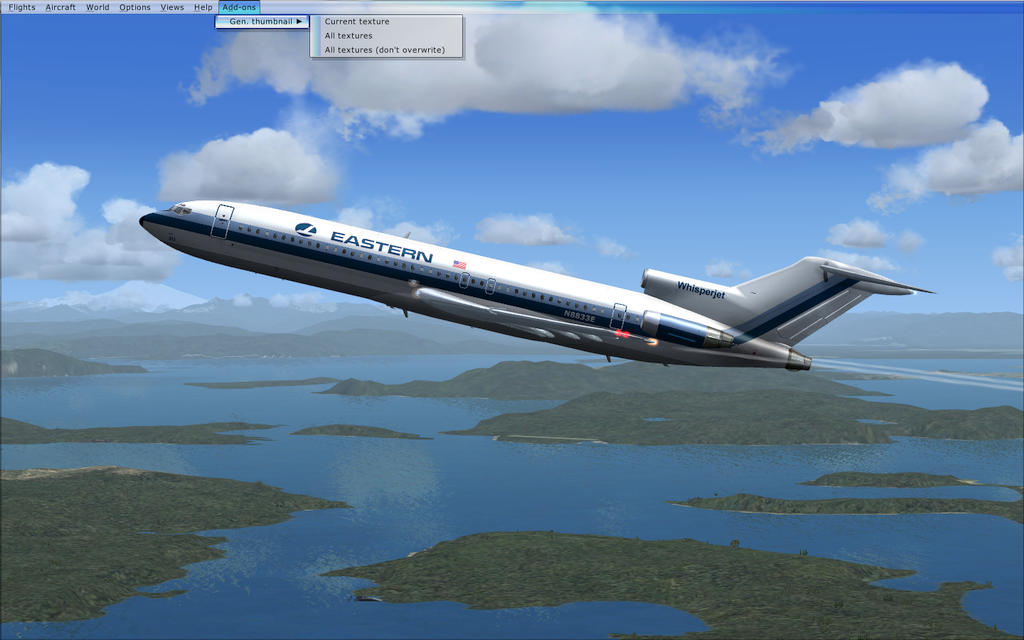The height and width of the screenshot is (640, 1024).
Task: Open the Flights menu
Action: 21,7
